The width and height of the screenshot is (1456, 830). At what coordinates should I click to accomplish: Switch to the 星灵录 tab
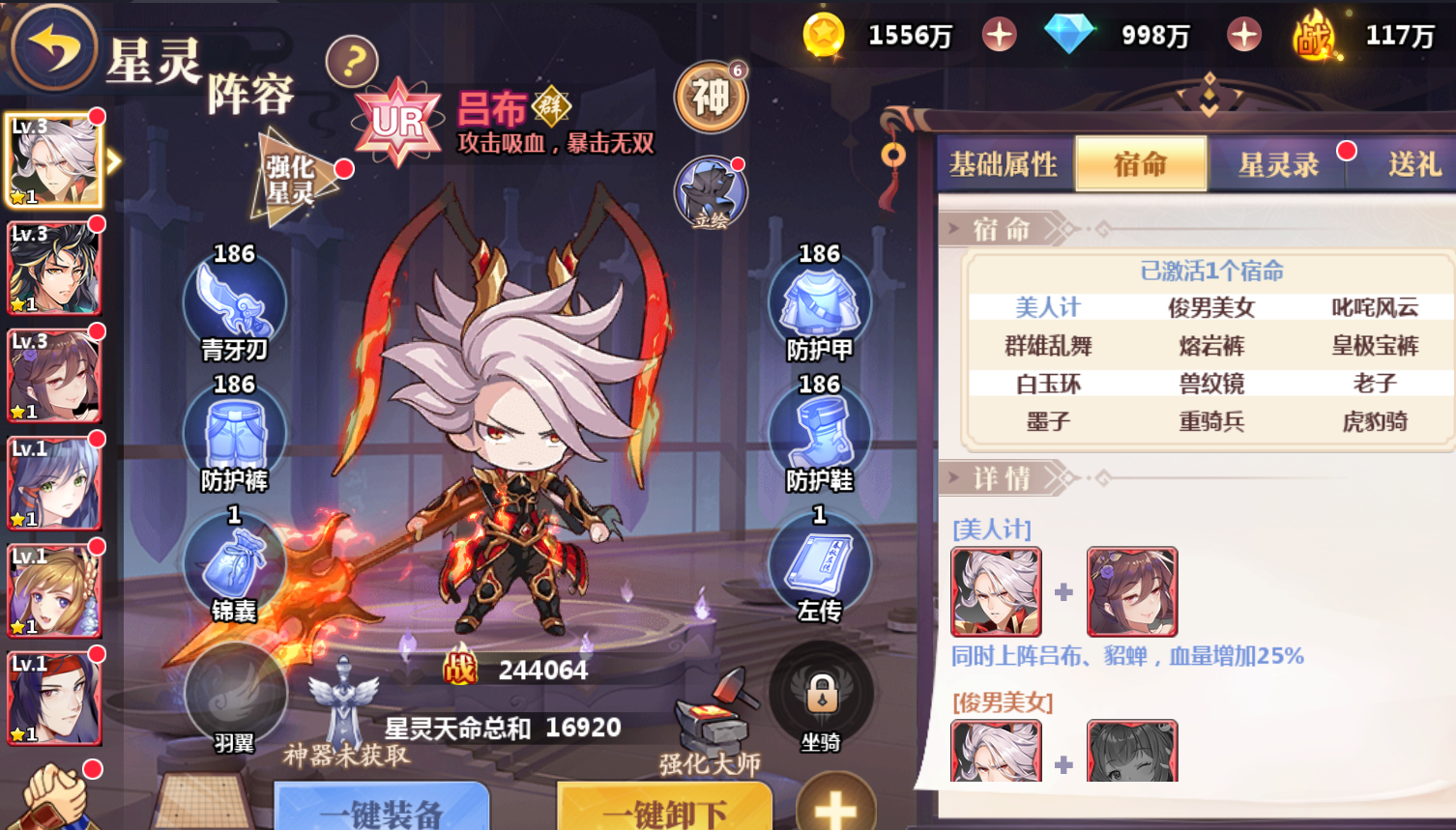click(x=1278, y=164)
